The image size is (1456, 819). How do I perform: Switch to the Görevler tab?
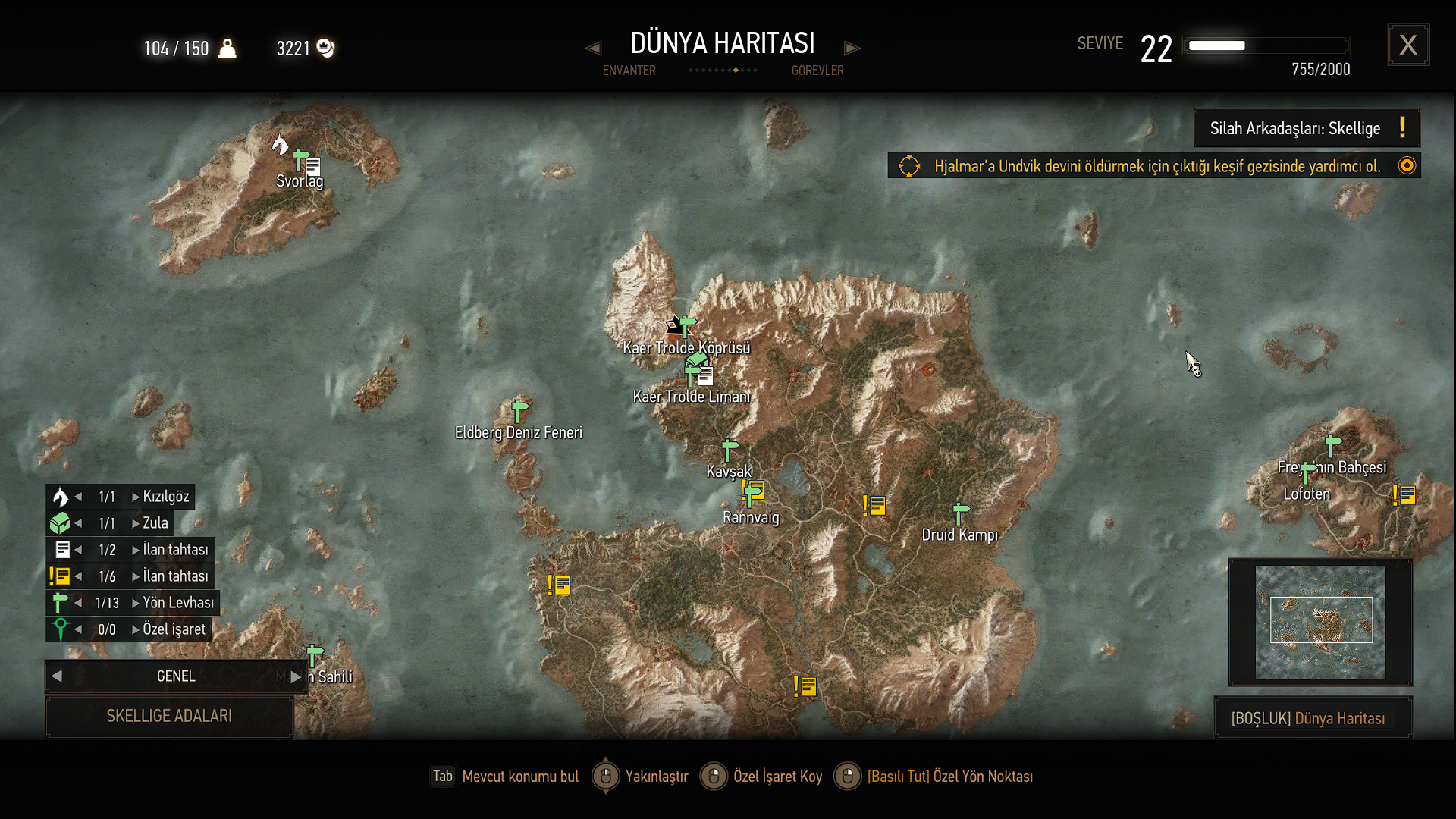[x=817, y=71]
